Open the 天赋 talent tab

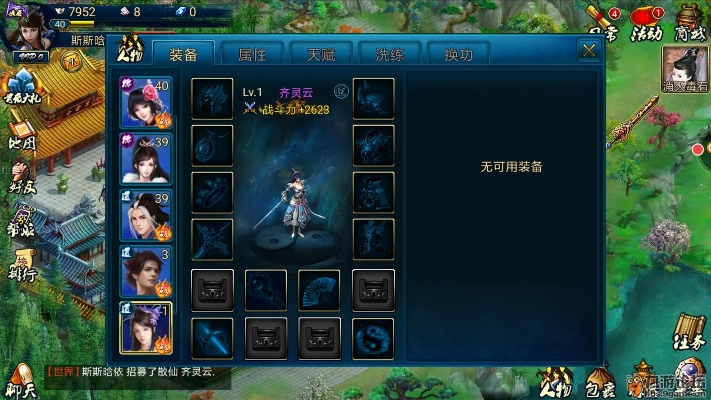tap(322, 54)
